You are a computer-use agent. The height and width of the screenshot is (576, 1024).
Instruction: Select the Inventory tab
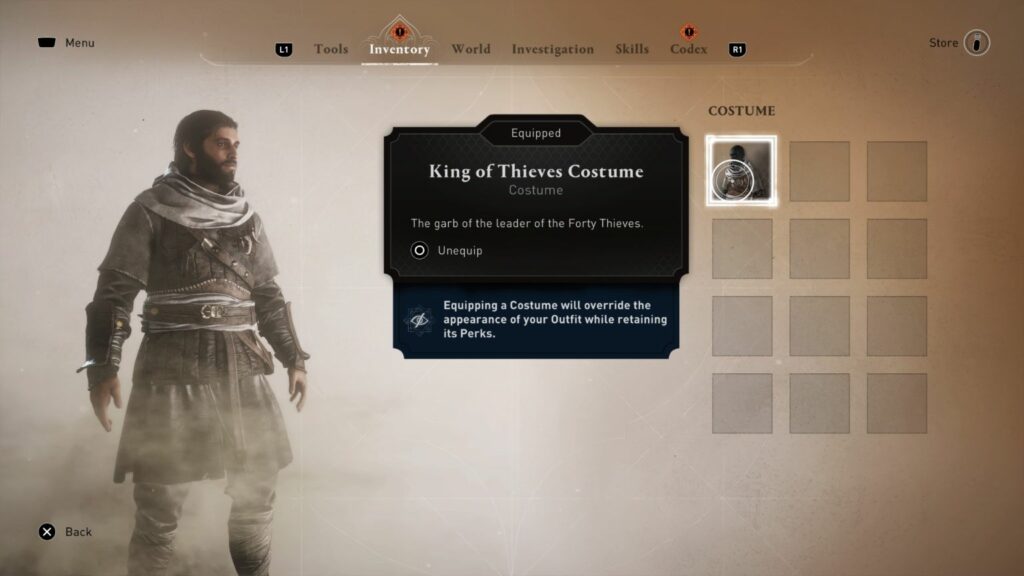(399, 49)
